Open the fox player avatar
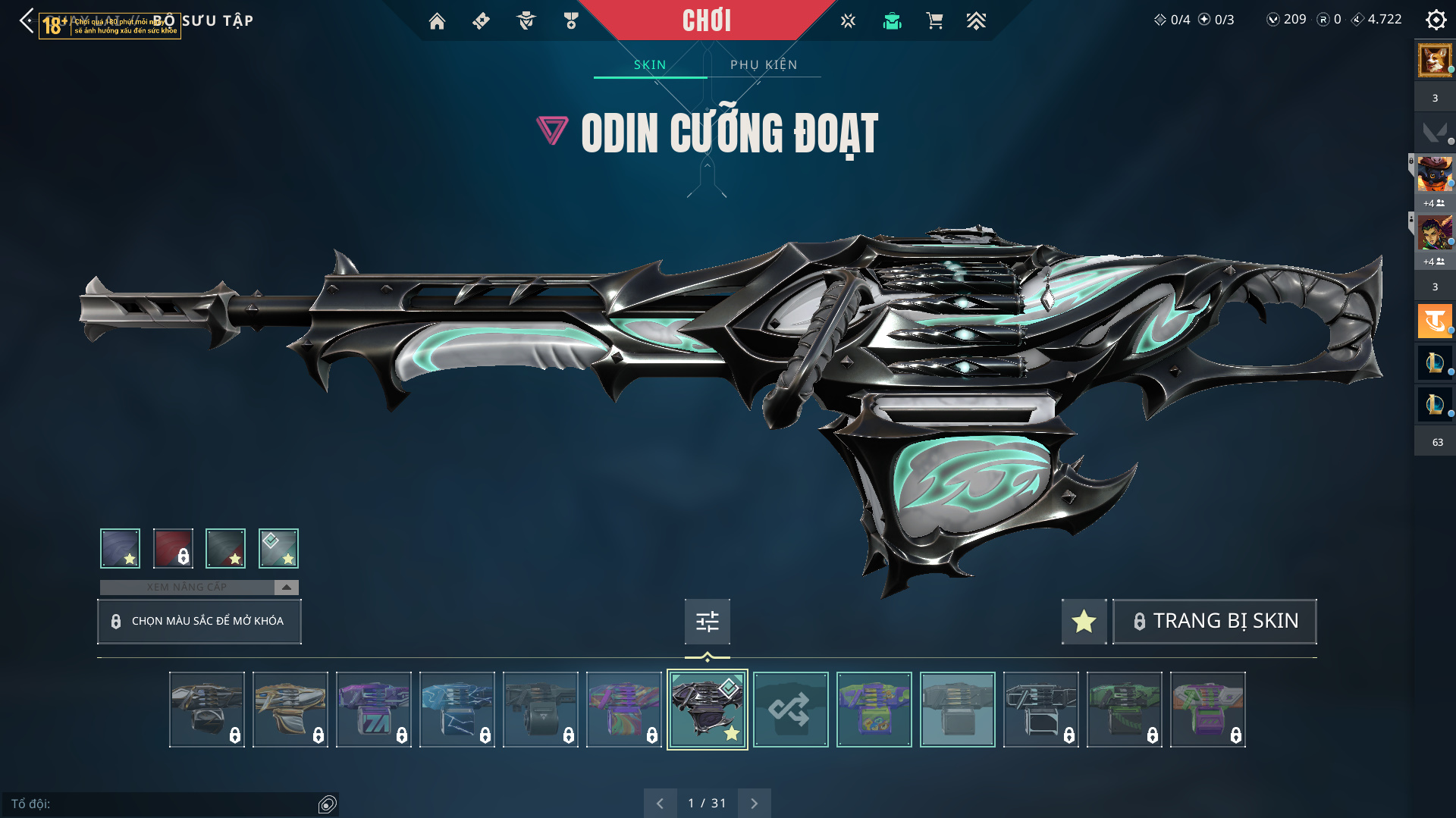 pyautogui.click(x=1435, y=60)
